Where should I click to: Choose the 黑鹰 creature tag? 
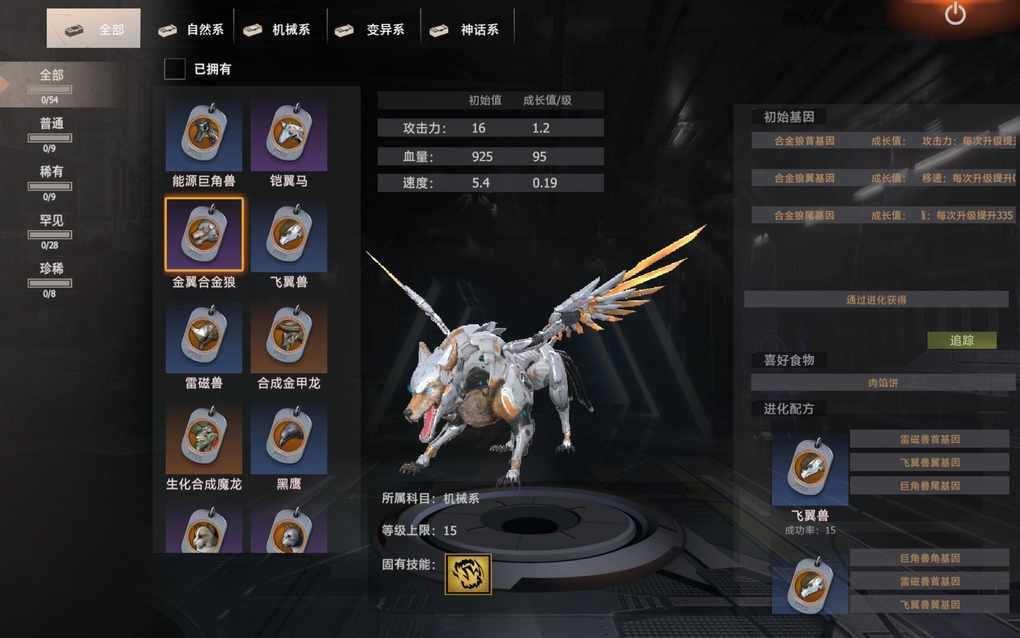click(x=289, y=438)
